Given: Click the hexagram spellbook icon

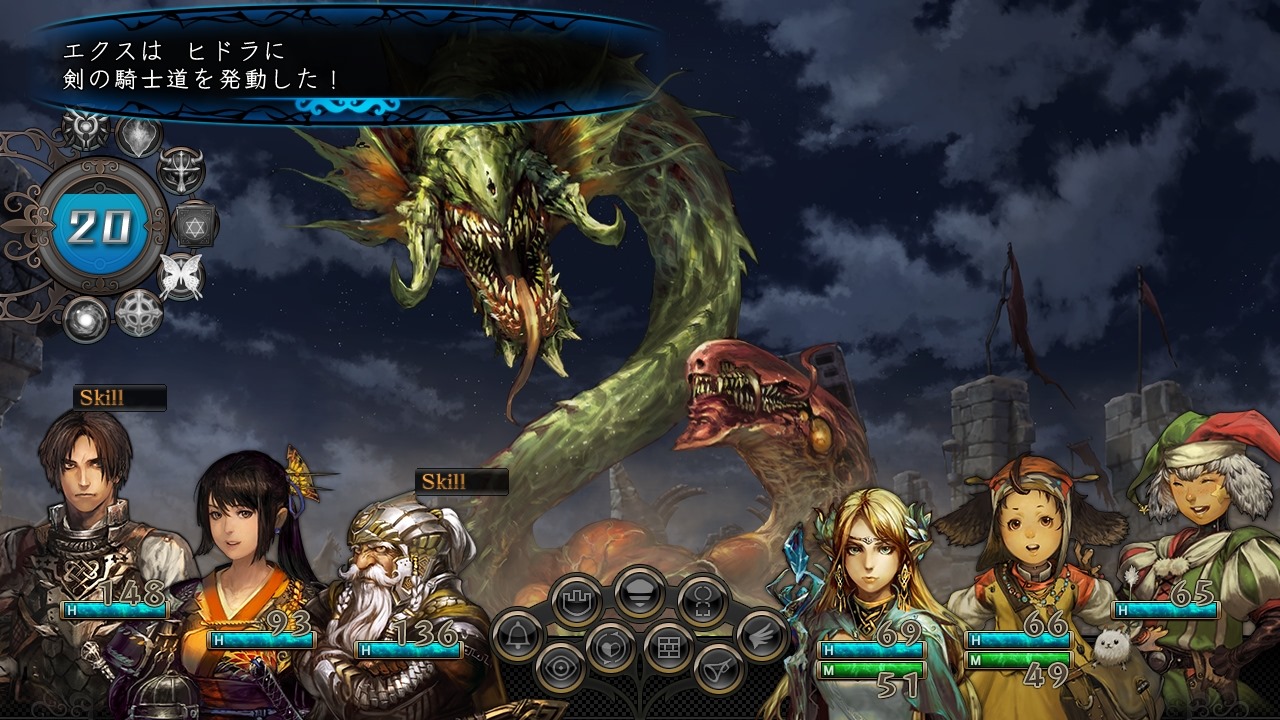Looking at the screenshot, I should tap(195, 223).
